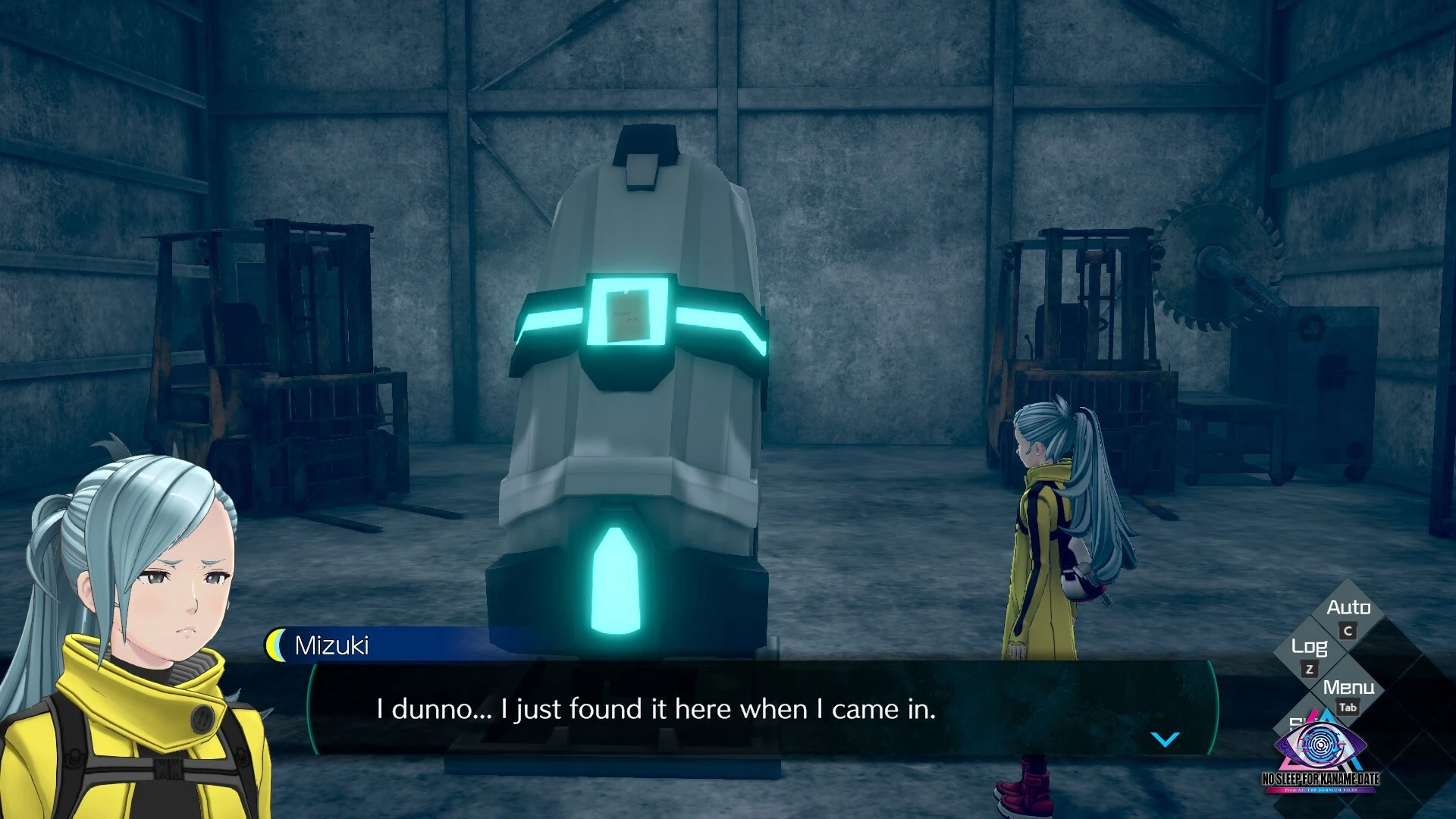Advance dialogue with the blue arrow
The width and height of the screenshot is (1456, 819).
tap(1165, 739)
